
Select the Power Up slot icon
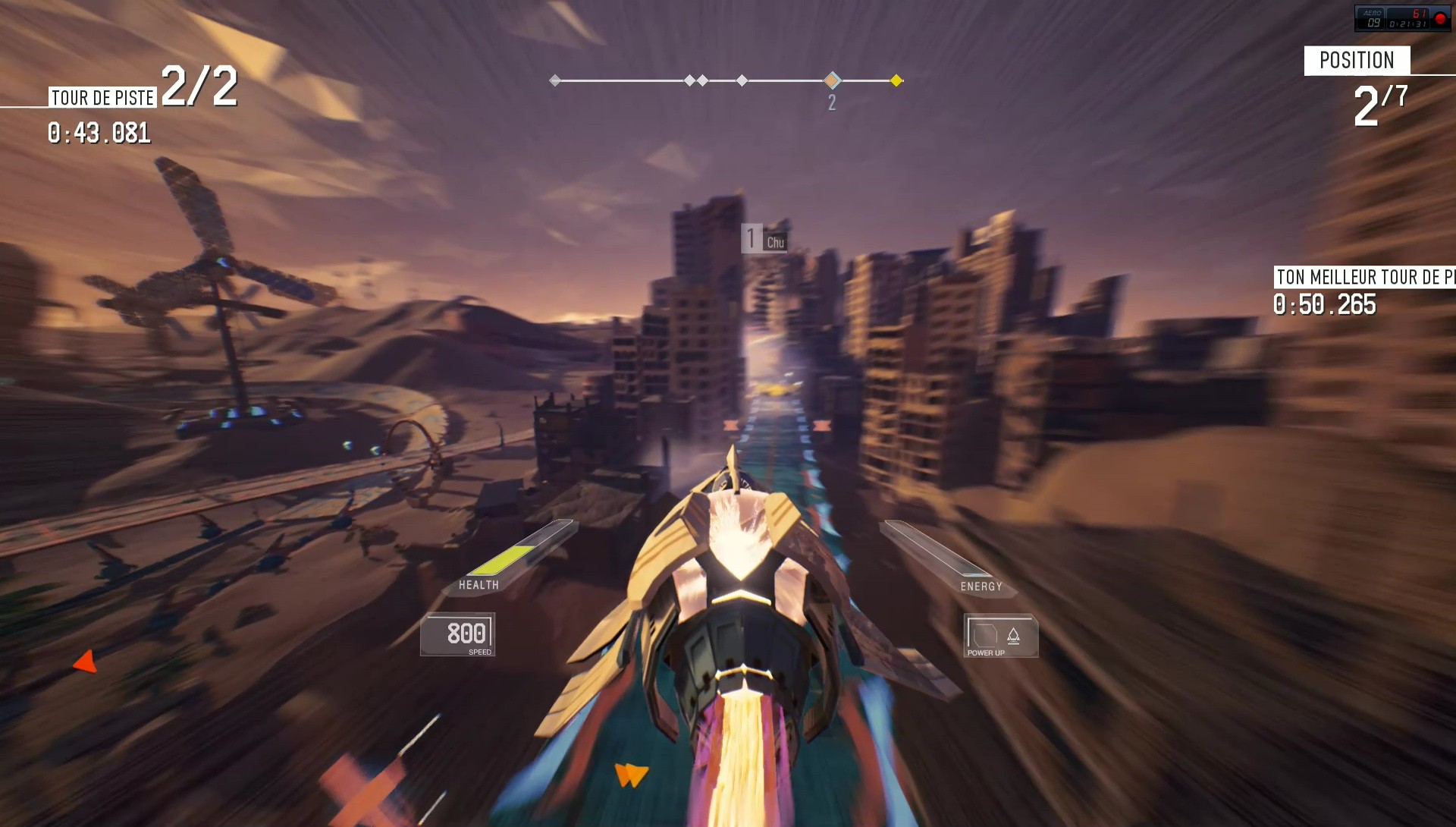[986, 635]
